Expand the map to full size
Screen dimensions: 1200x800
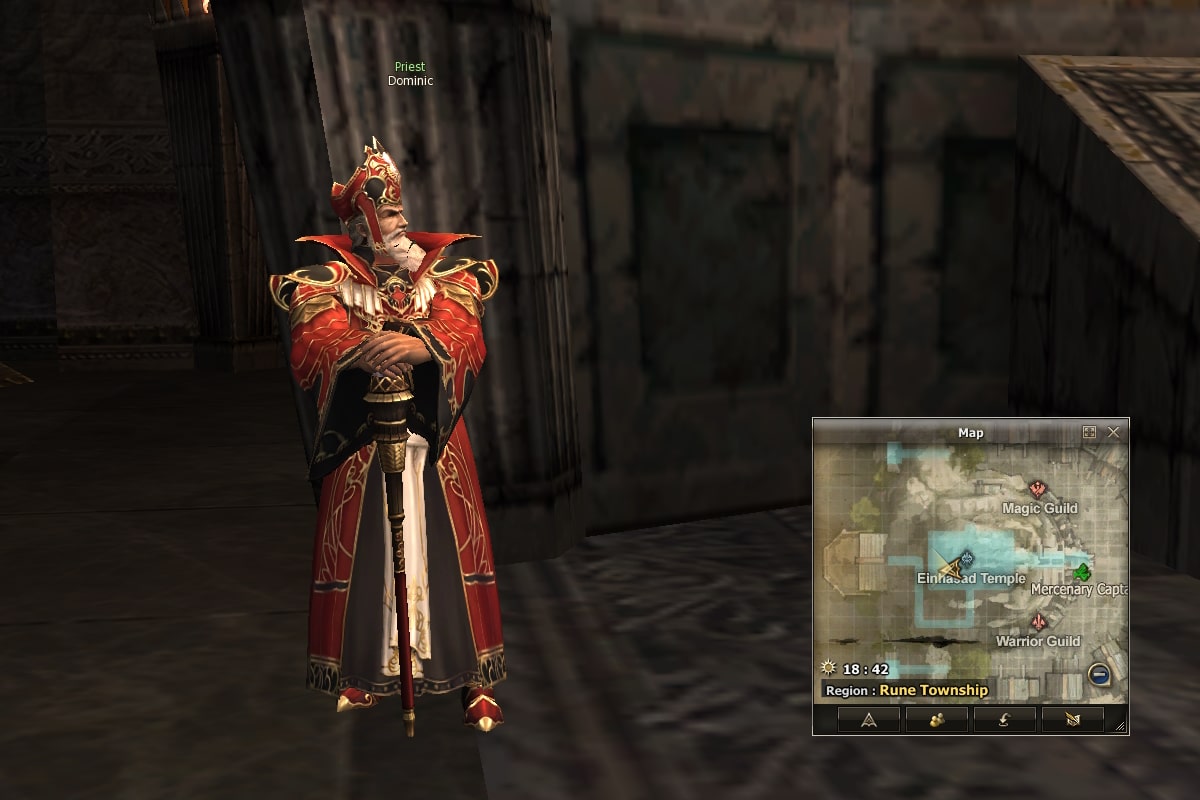(1090, 433)
